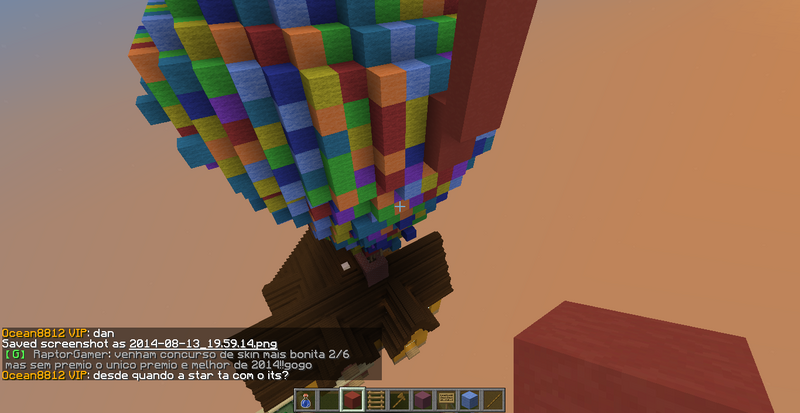Viewport: 800px width, 413px height.
Task: Select the sign item slot
Action: coord(445,400)
